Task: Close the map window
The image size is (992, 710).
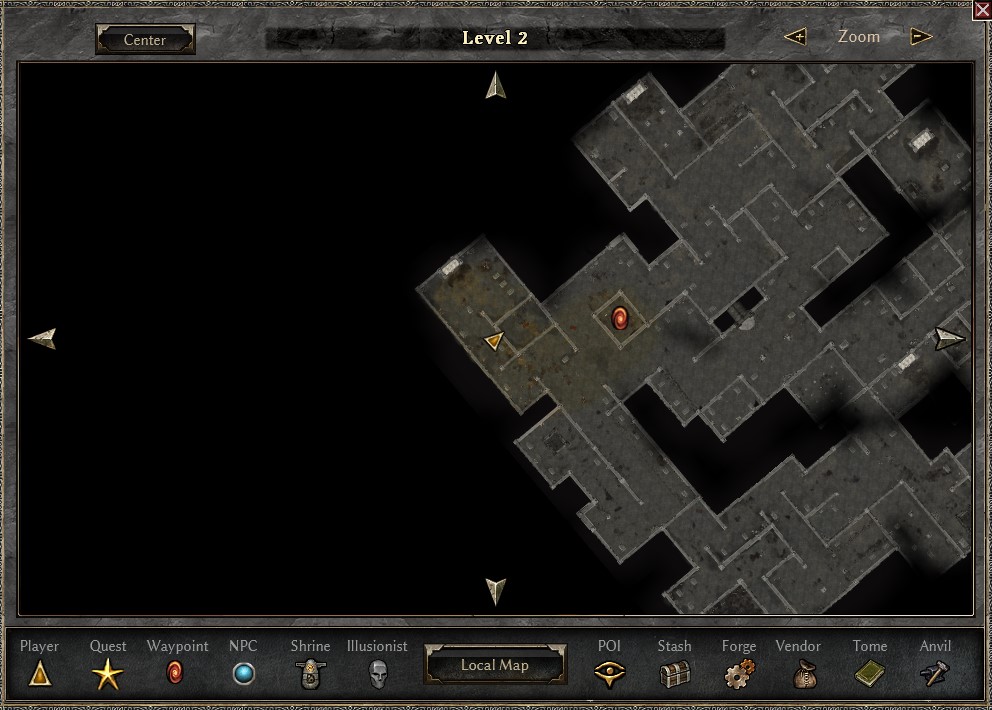Action: tap(982, 10)
